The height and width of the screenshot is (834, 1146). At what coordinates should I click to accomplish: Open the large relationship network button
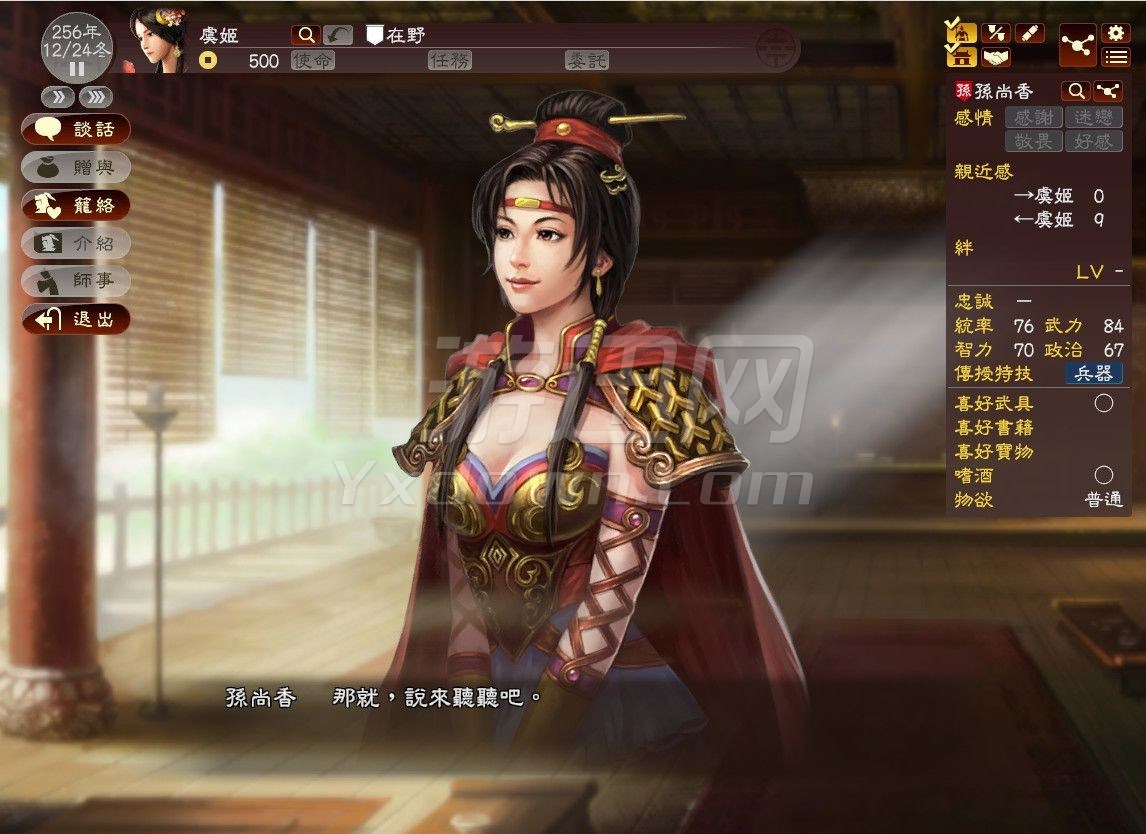pos(1078,44)
